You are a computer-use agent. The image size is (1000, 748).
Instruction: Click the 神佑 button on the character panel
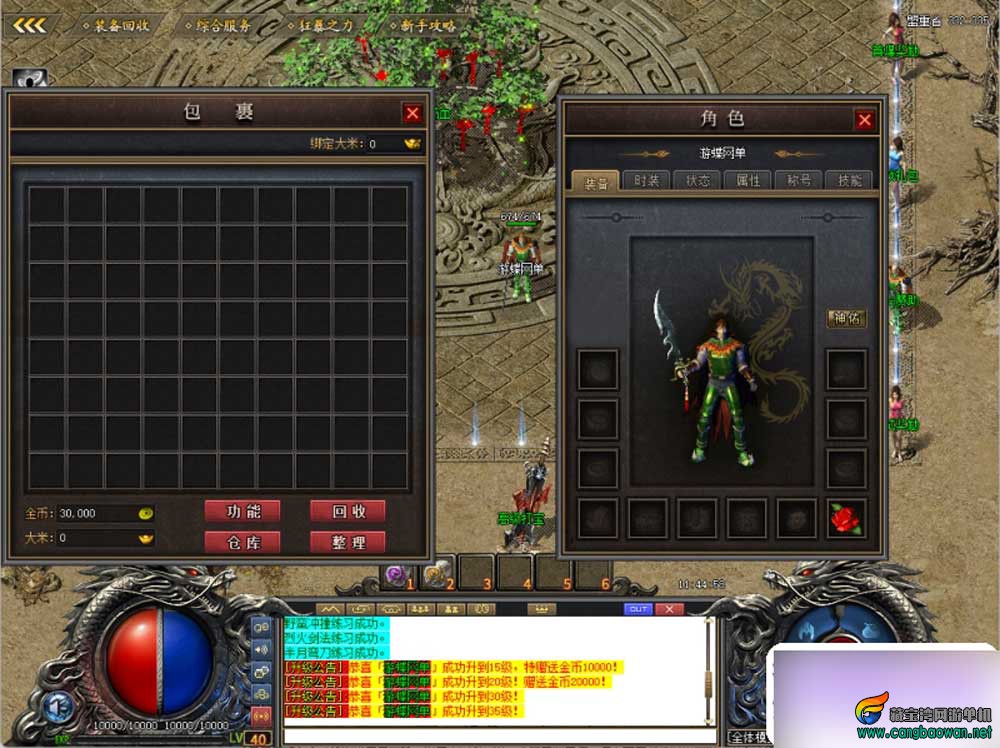pos(846,319)
